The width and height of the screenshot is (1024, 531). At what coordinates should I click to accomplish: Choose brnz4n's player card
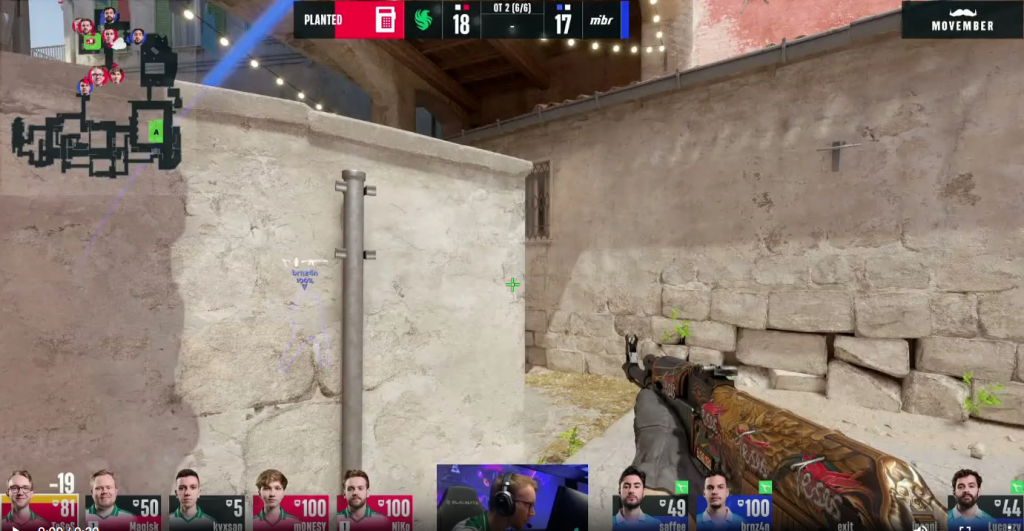734,500
